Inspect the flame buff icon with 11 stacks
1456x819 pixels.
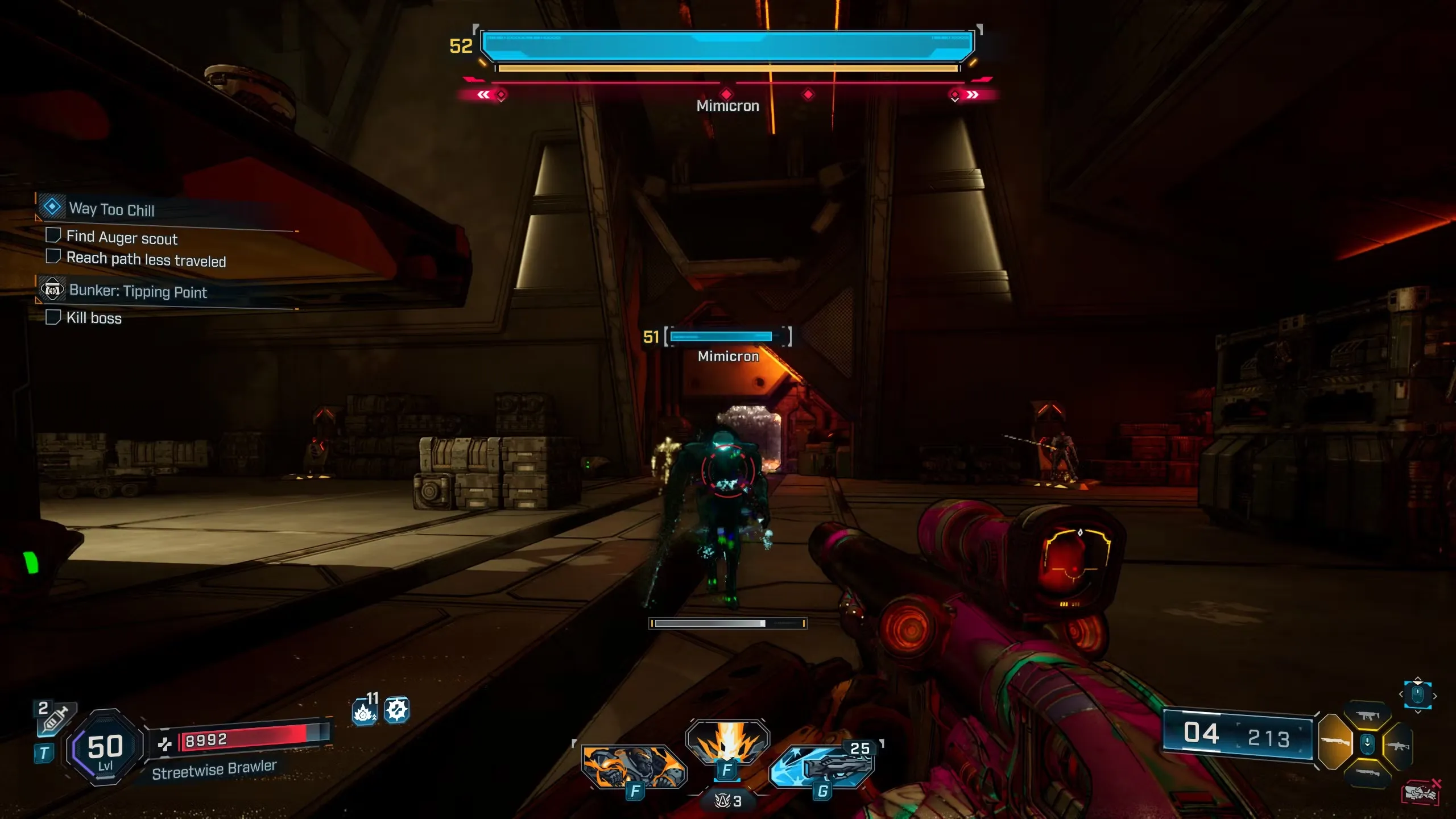364,711
